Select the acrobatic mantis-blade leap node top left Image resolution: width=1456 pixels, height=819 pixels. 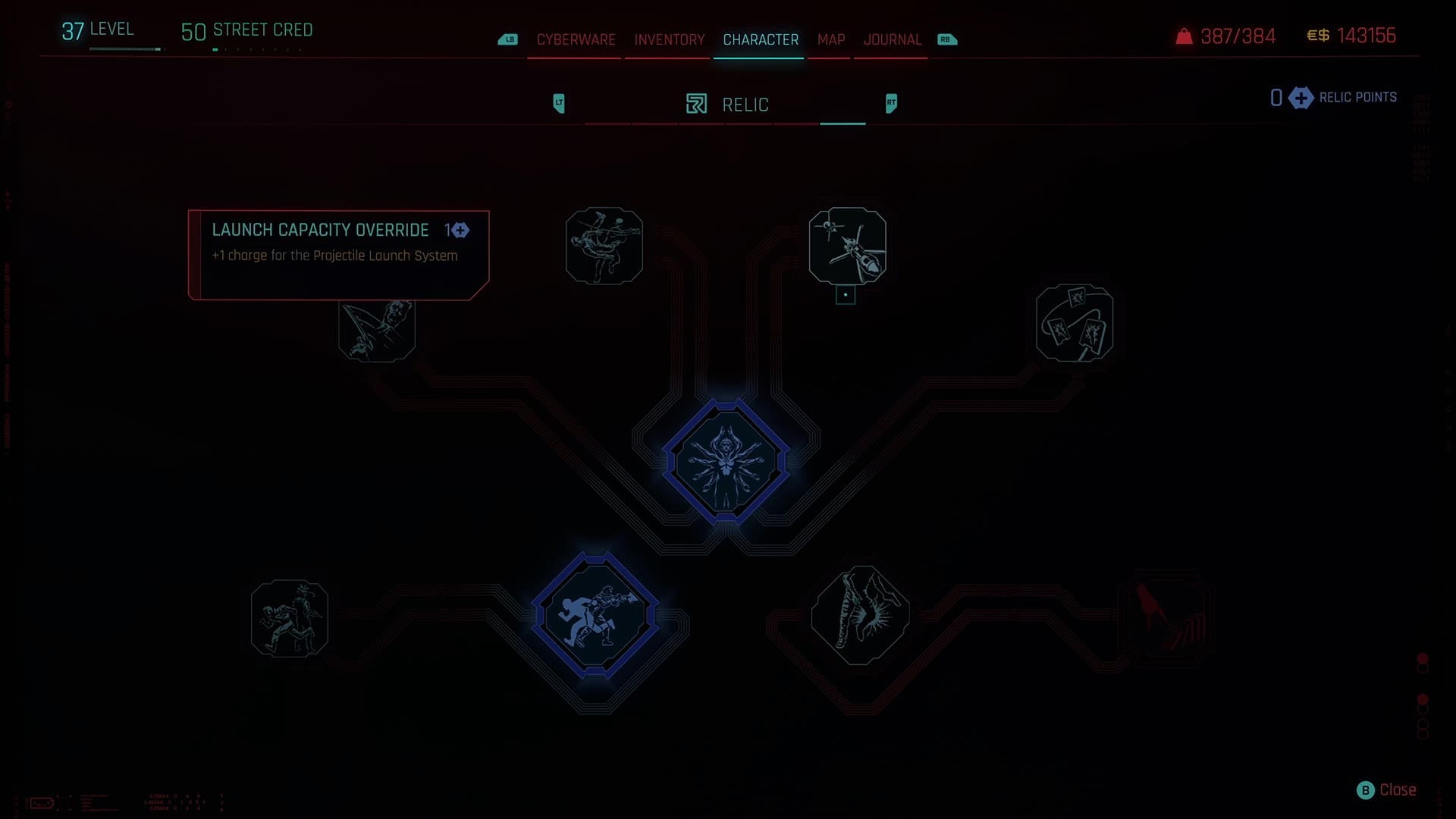click(604, 246)
